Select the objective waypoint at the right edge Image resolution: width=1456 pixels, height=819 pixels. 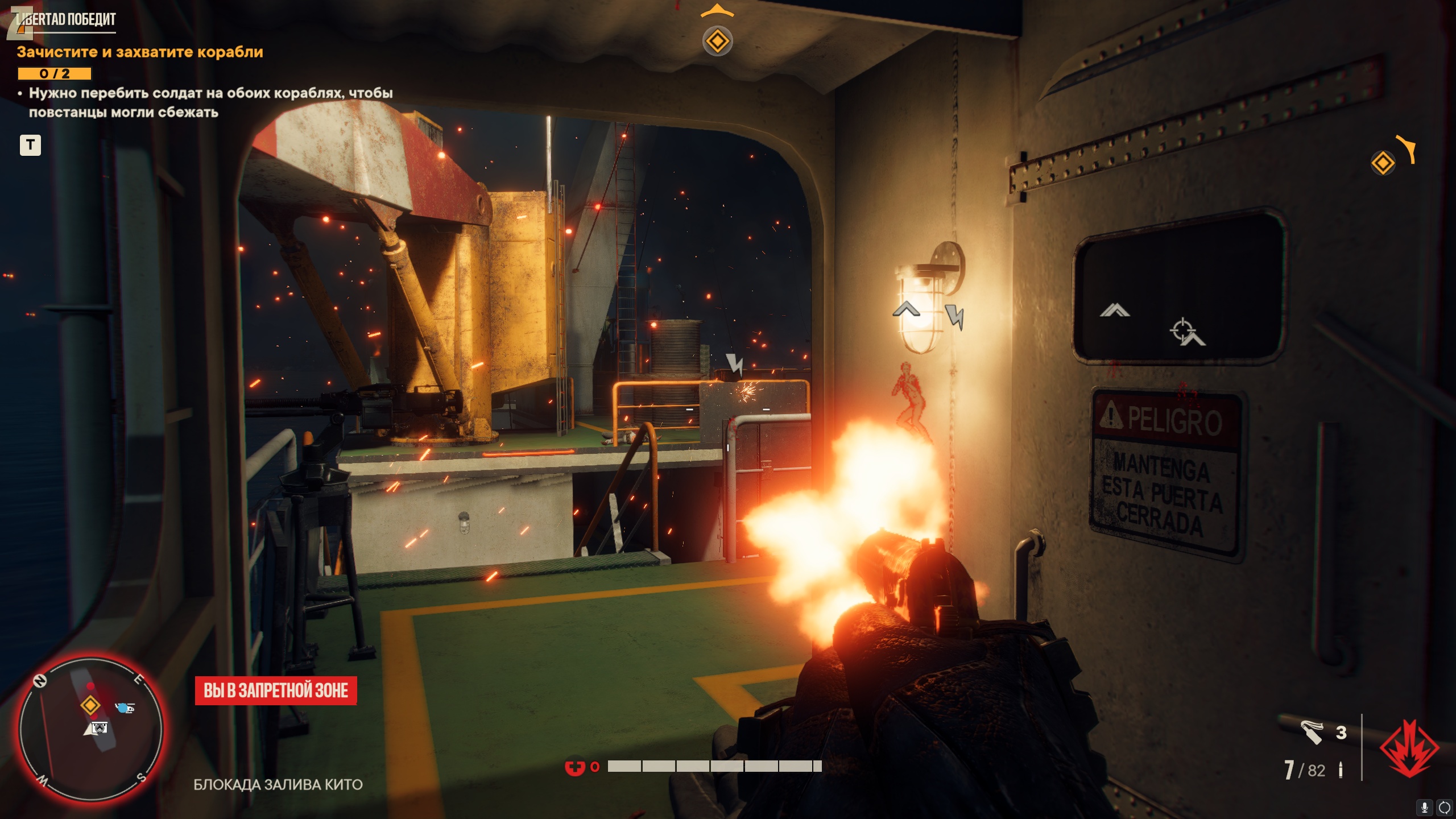pyautogui.click(x=1383, y=163)
